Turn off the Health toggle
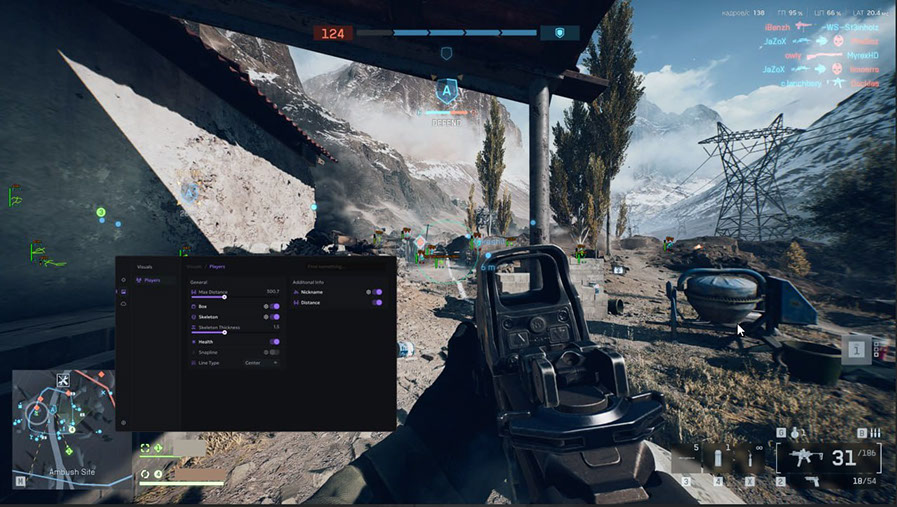 tap(274, 342)
